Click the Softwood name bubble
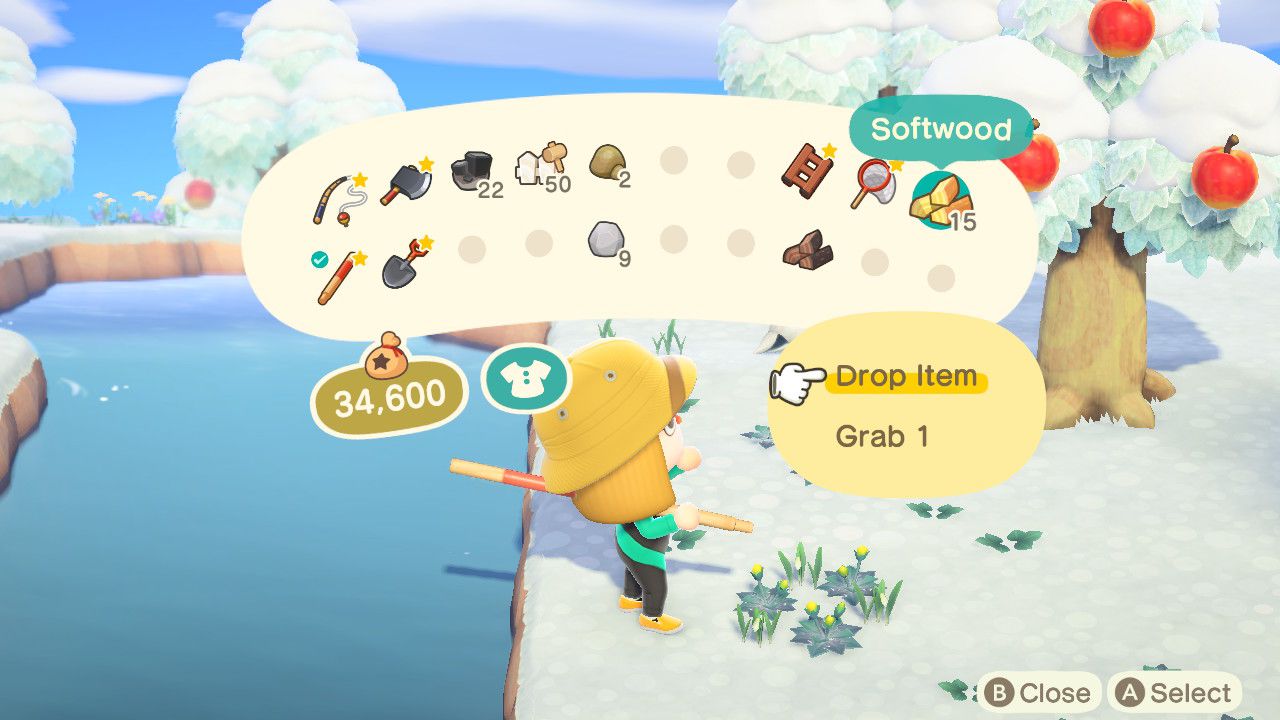The image size is (1280, 720). 941,129
